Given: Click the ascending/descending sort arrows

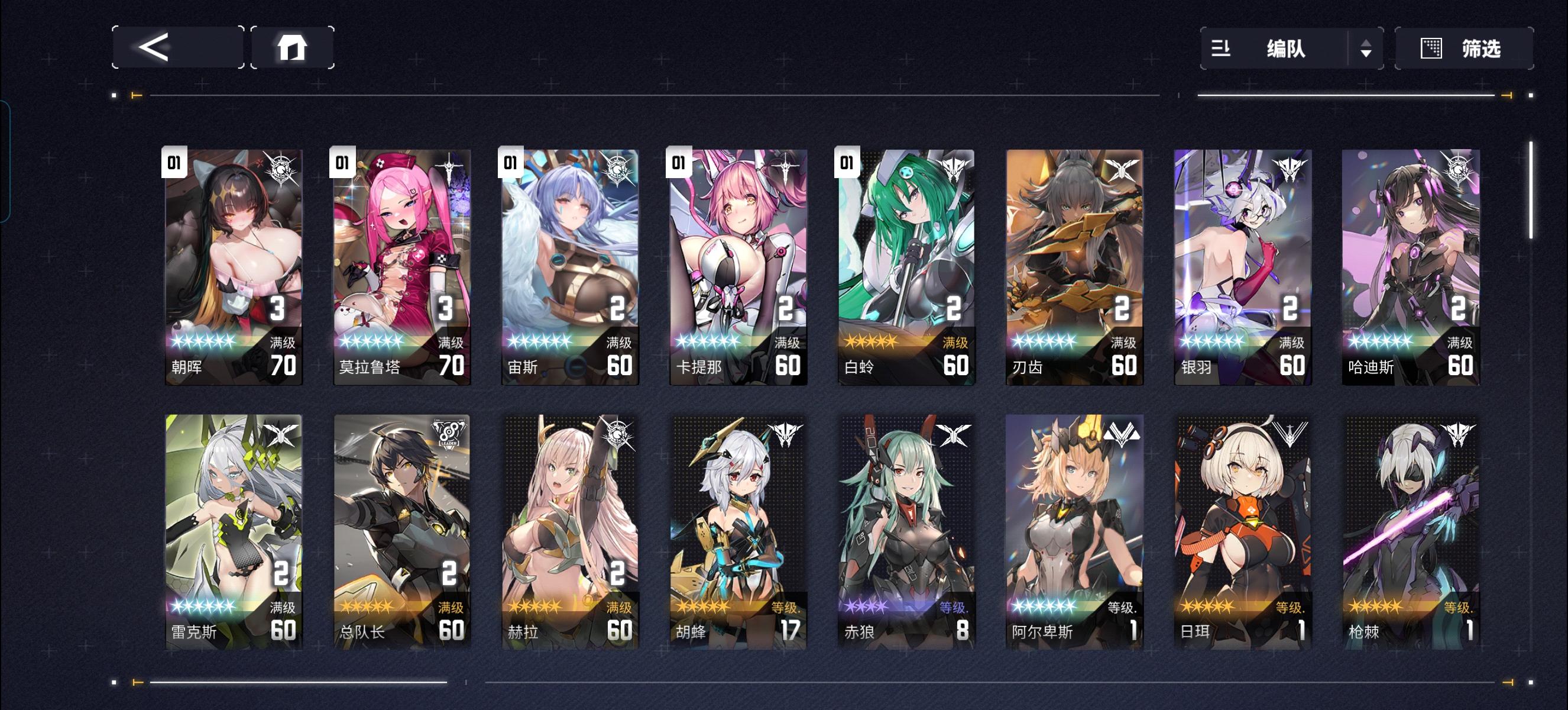Looking at the screenshot, I should point(1366,49).
